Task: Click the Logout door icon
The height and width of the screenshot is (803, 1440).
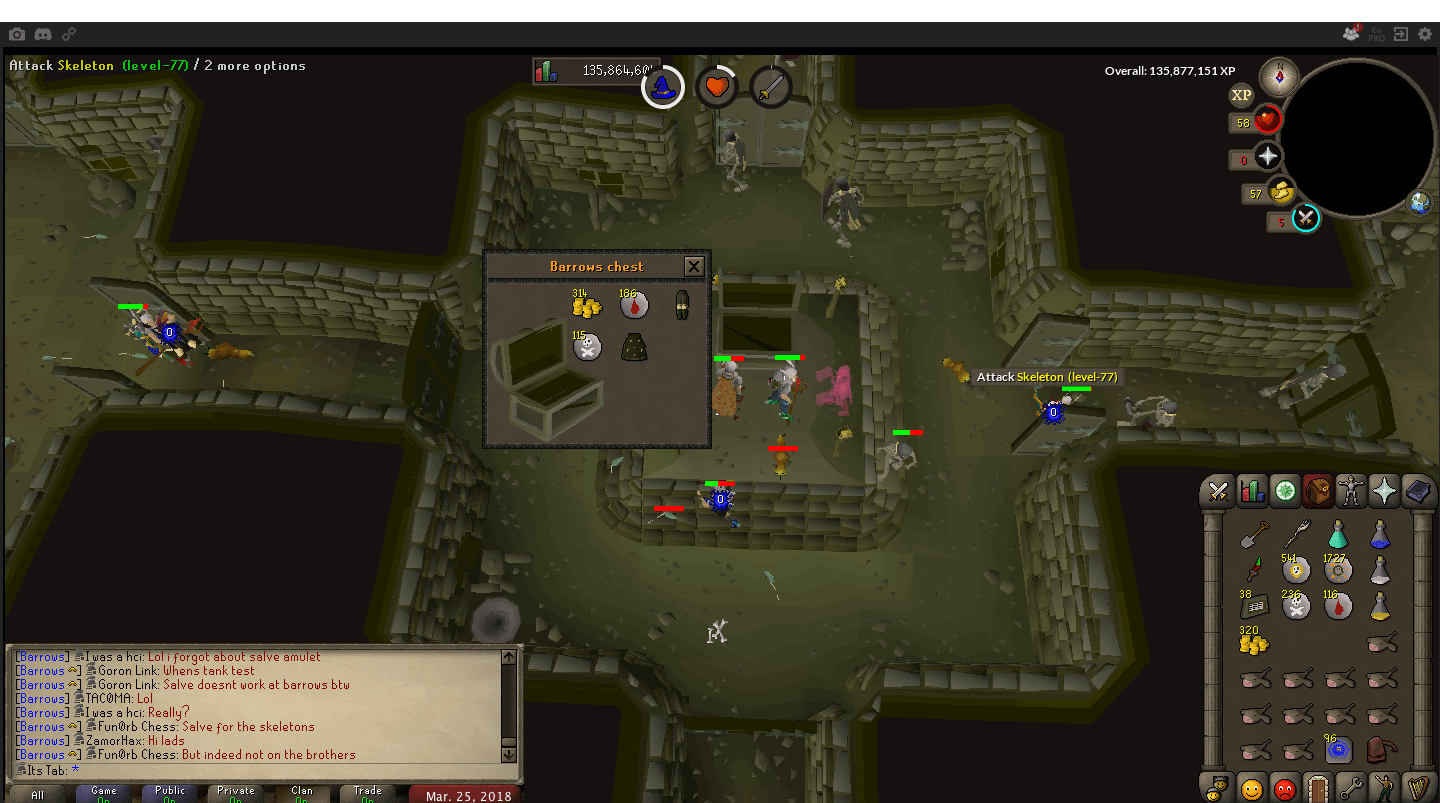Action: 1316,789
